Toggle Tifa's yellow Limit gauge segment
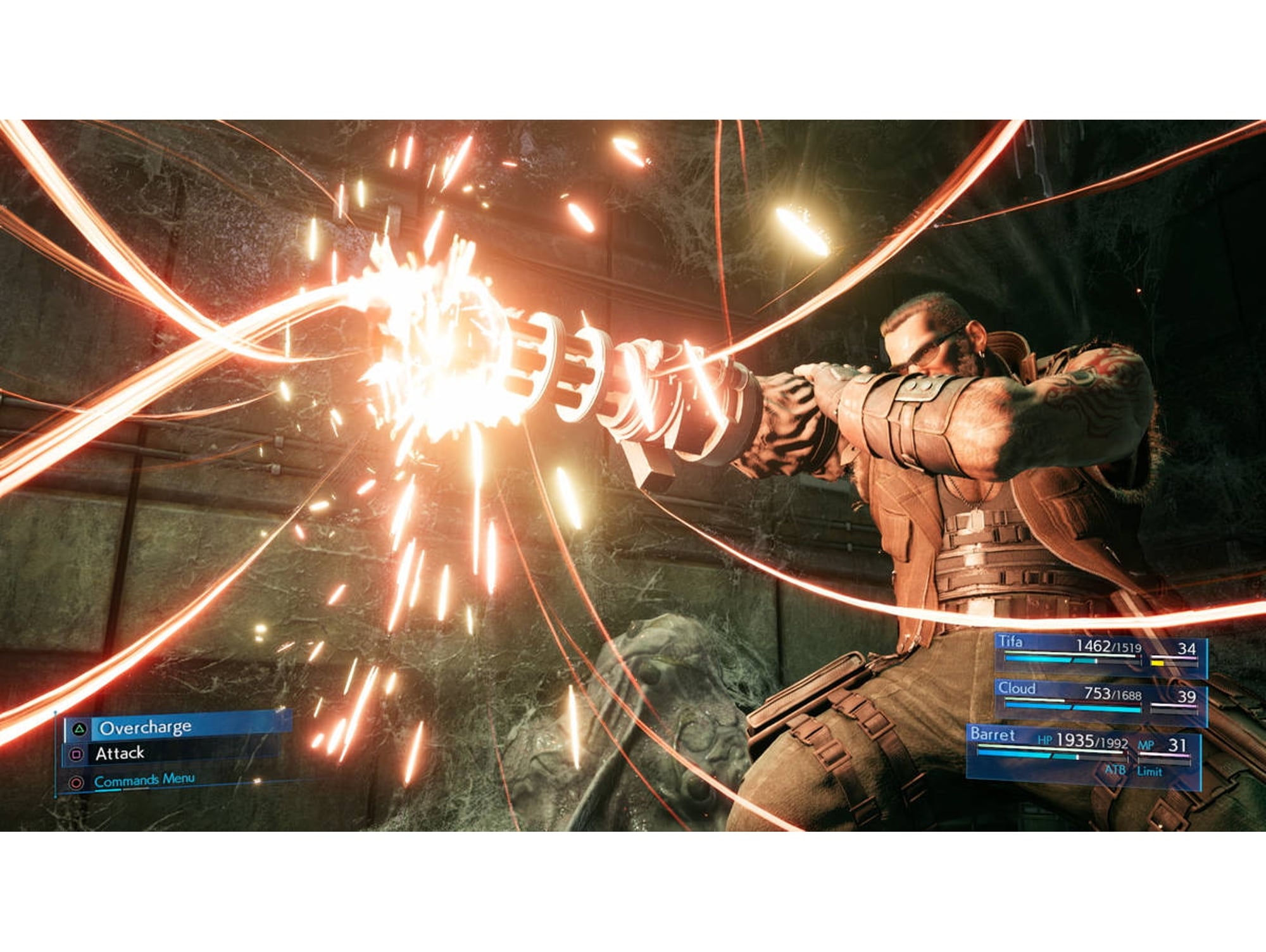Screen dimensions: 1266x952 point(1158,663)
